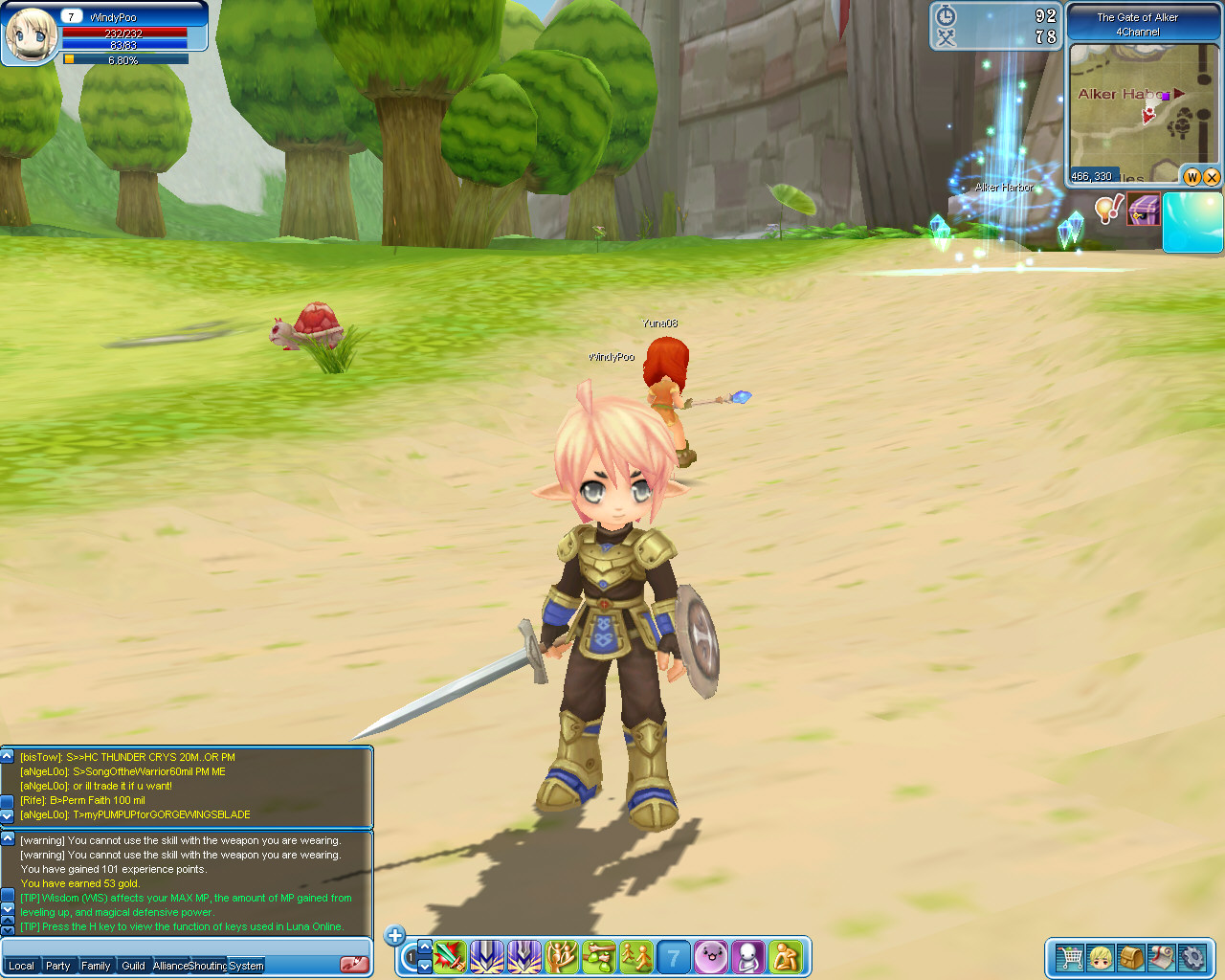Image resolution: width=1225 pixels, height=980 pixels.
Task: Open the item shop cart icon
Action: coord(1069,957)
